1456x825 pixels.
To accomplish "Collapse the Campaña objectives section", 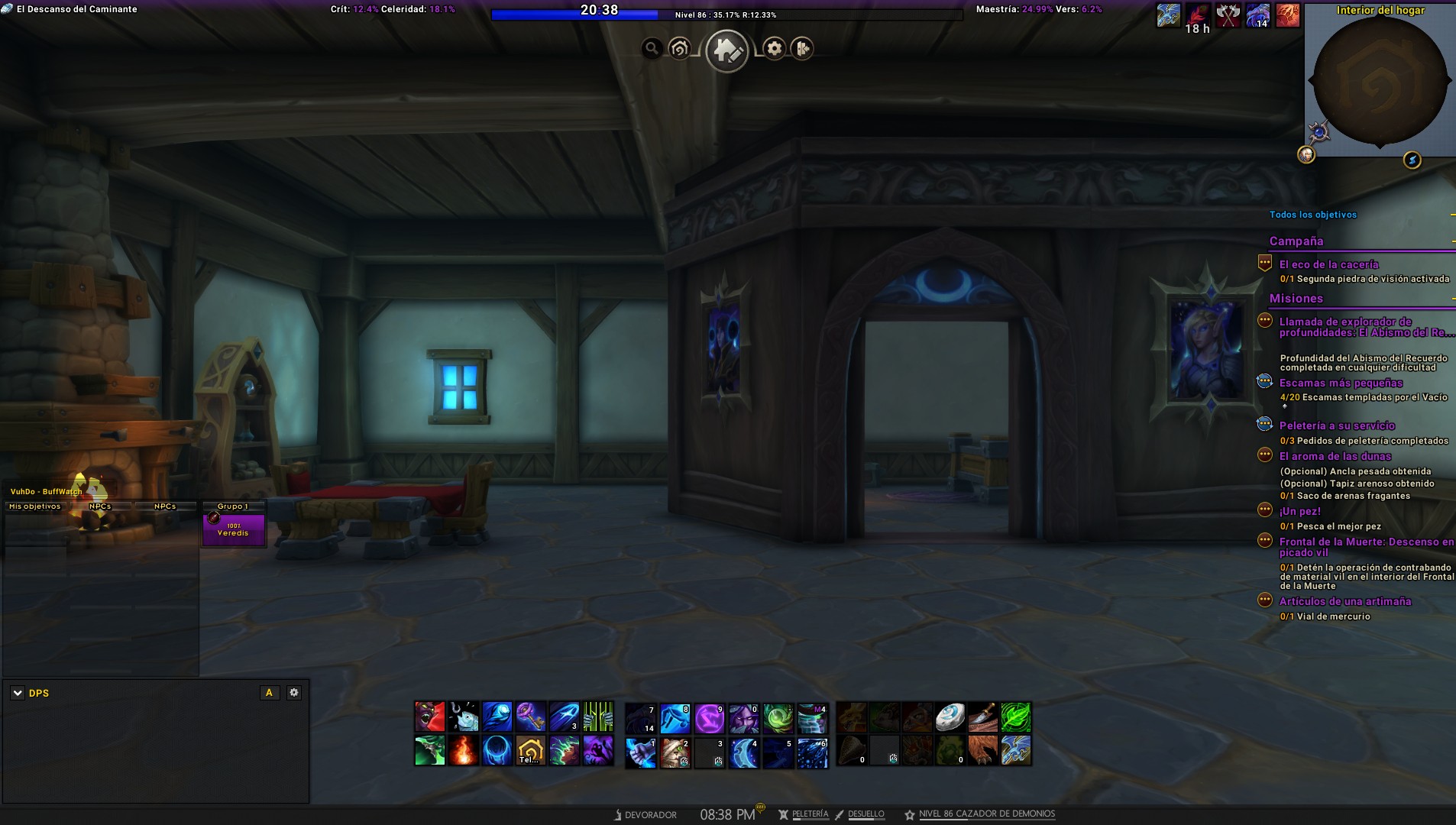I will (1452, 241).
